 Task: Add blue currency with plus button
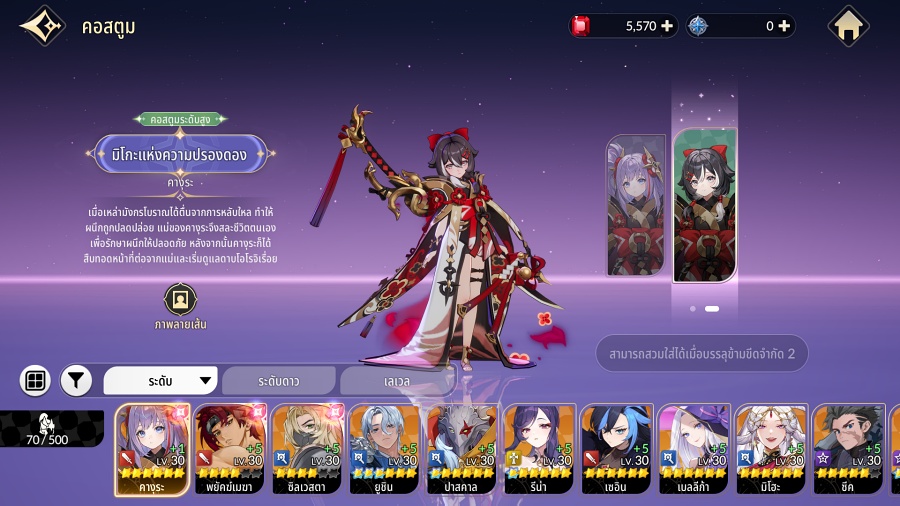(784, 26)
